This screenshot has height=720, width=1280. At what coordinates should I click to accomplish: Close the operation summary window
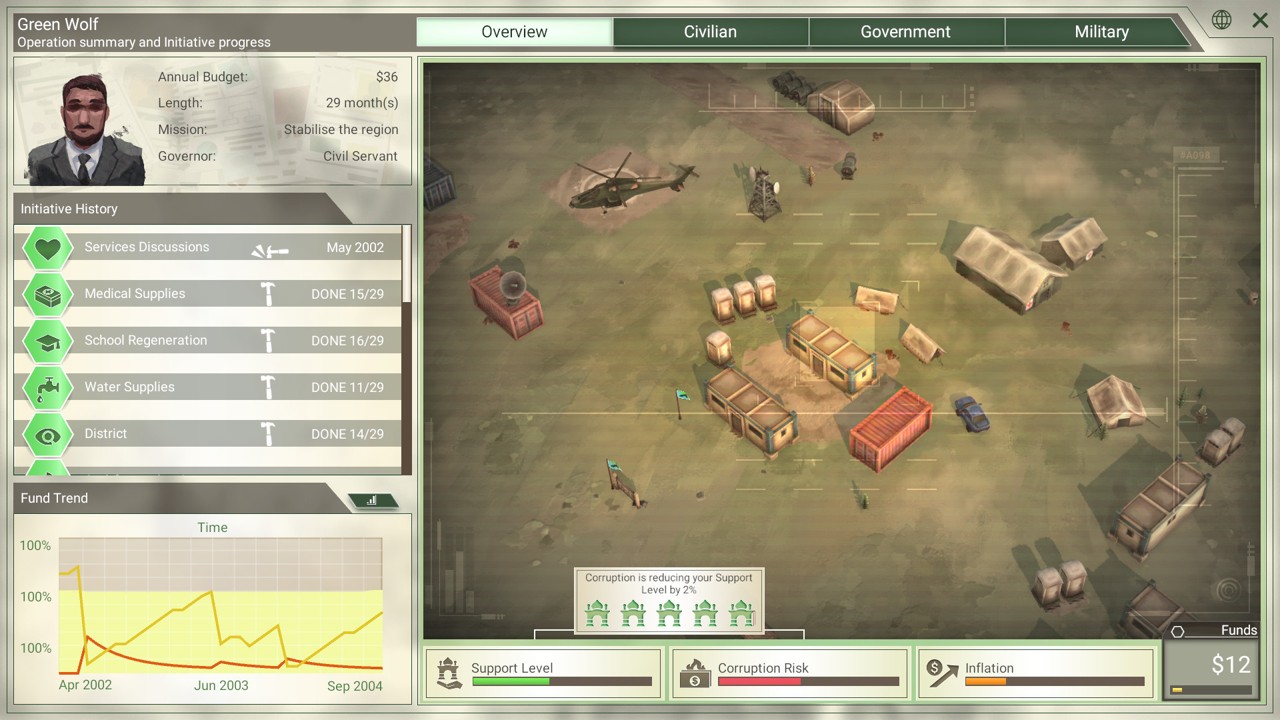pos(1260,20)
